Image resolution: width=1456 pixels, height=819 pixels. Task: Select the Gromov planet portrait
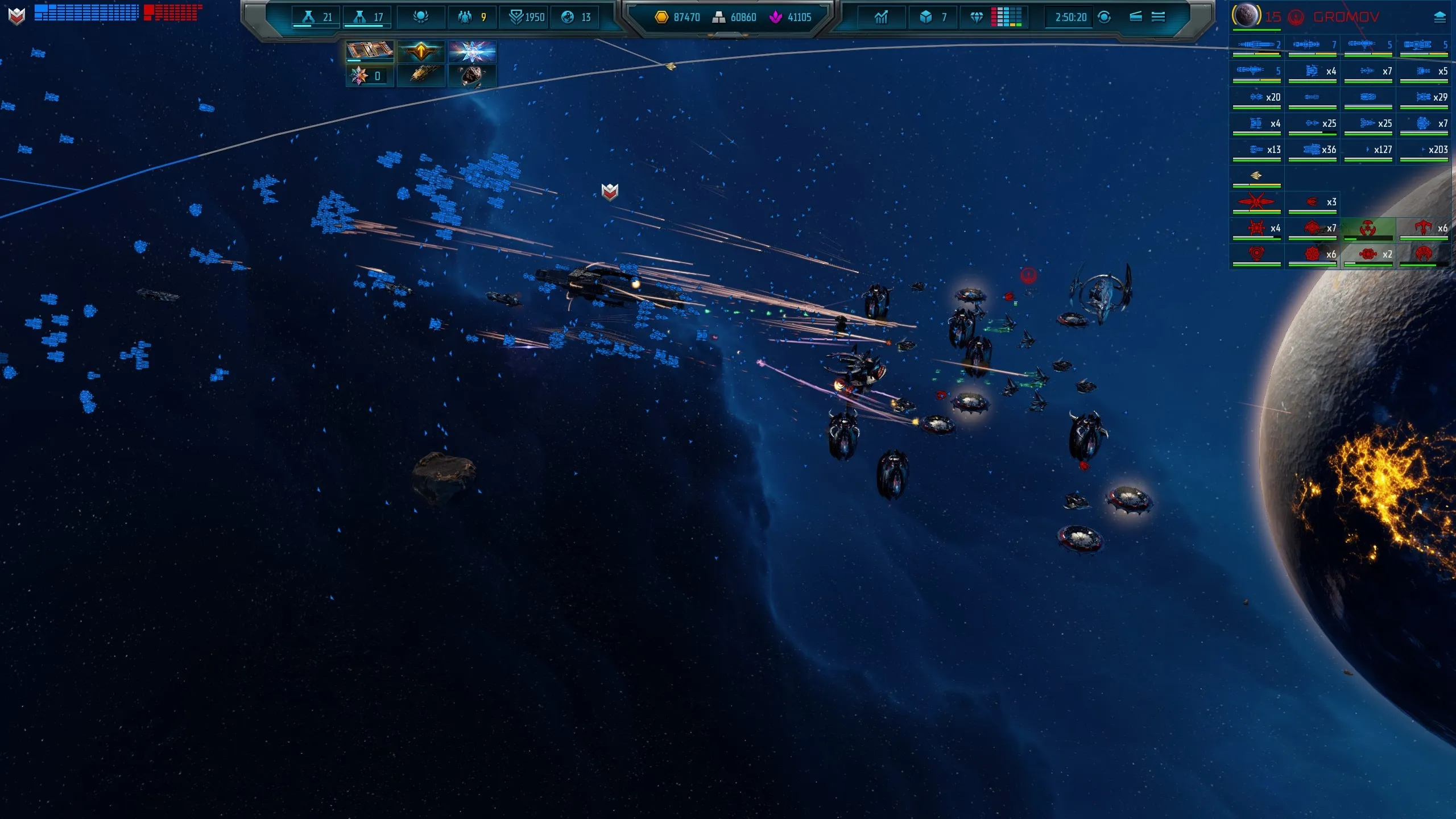coord(1246,16)
